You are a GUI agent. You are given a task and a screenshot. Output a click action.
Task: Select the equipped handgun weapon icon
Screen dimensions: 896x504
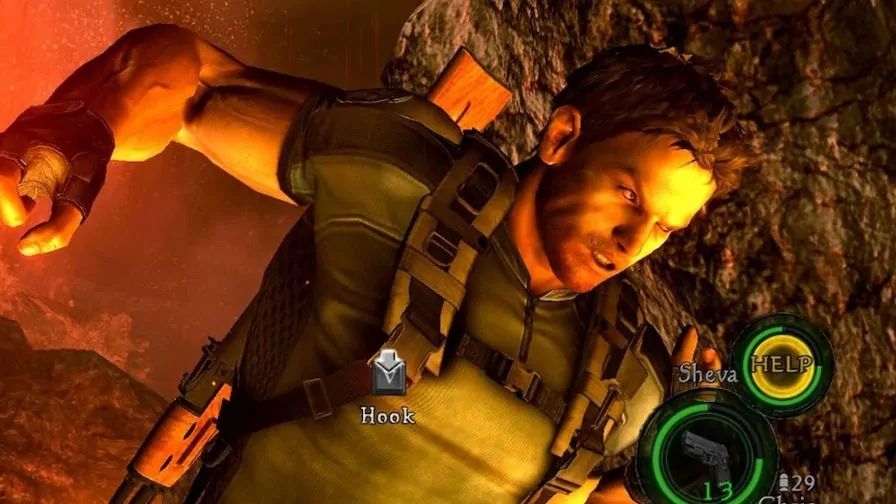[708, 453]
